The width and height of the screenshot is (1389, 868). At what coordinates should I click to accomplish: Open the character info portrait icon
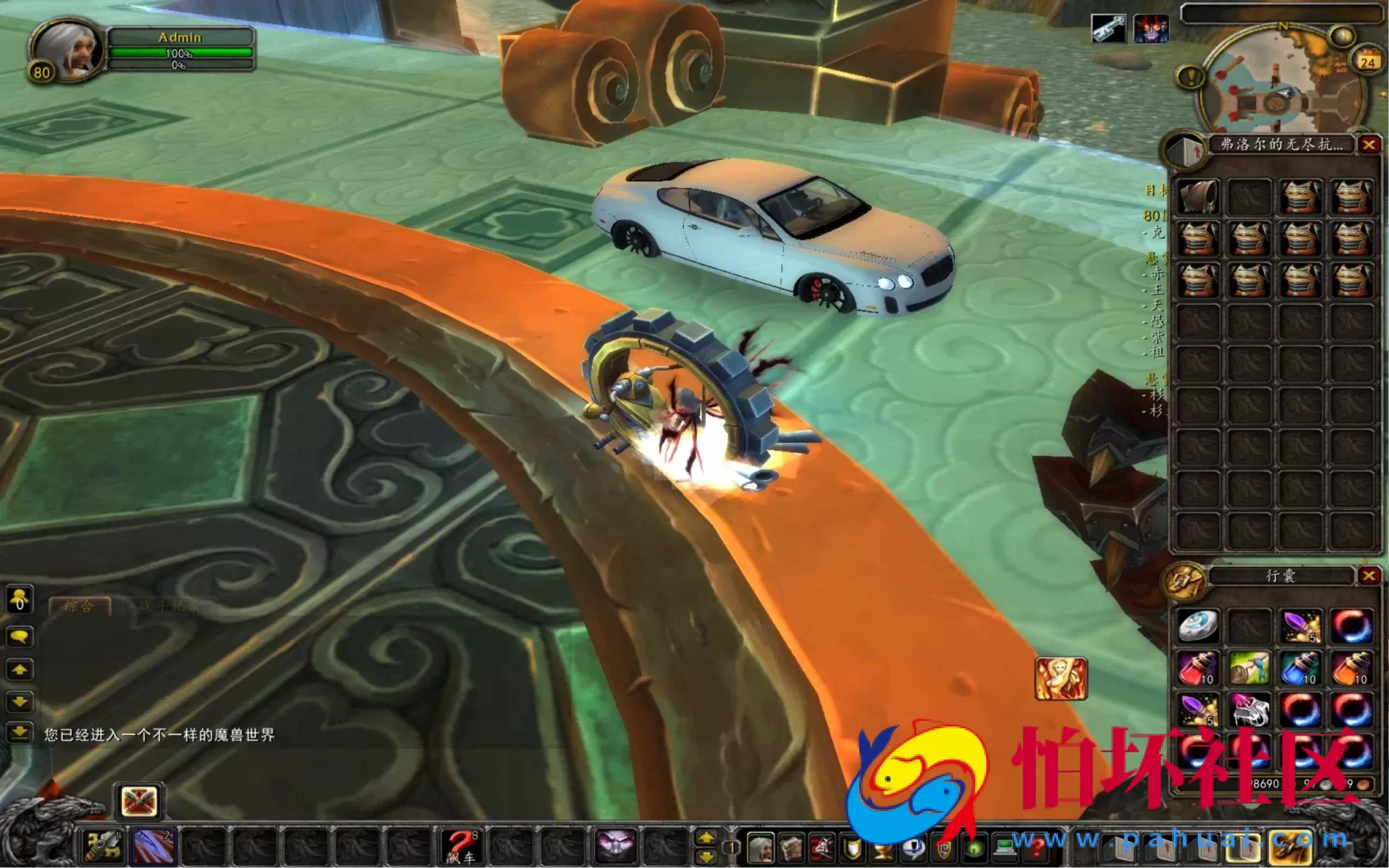click(762, 849)
